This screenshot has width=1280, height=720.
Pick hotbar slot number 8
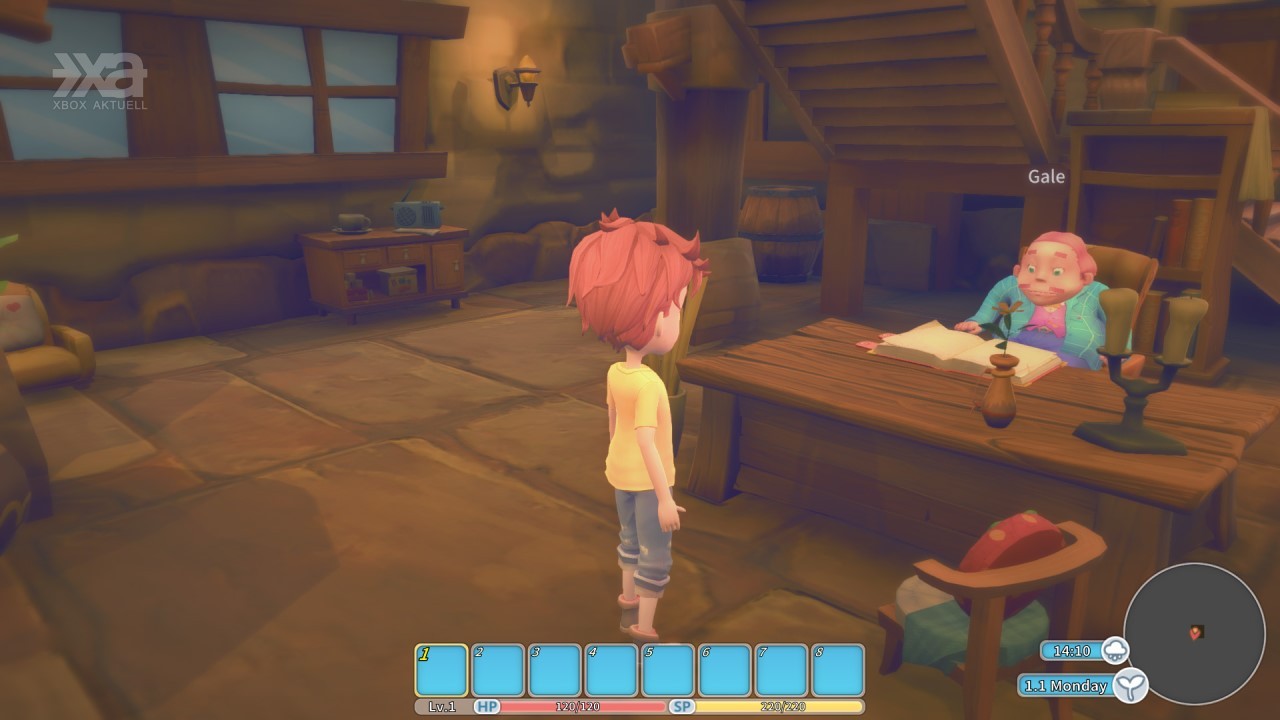point(838,670)
